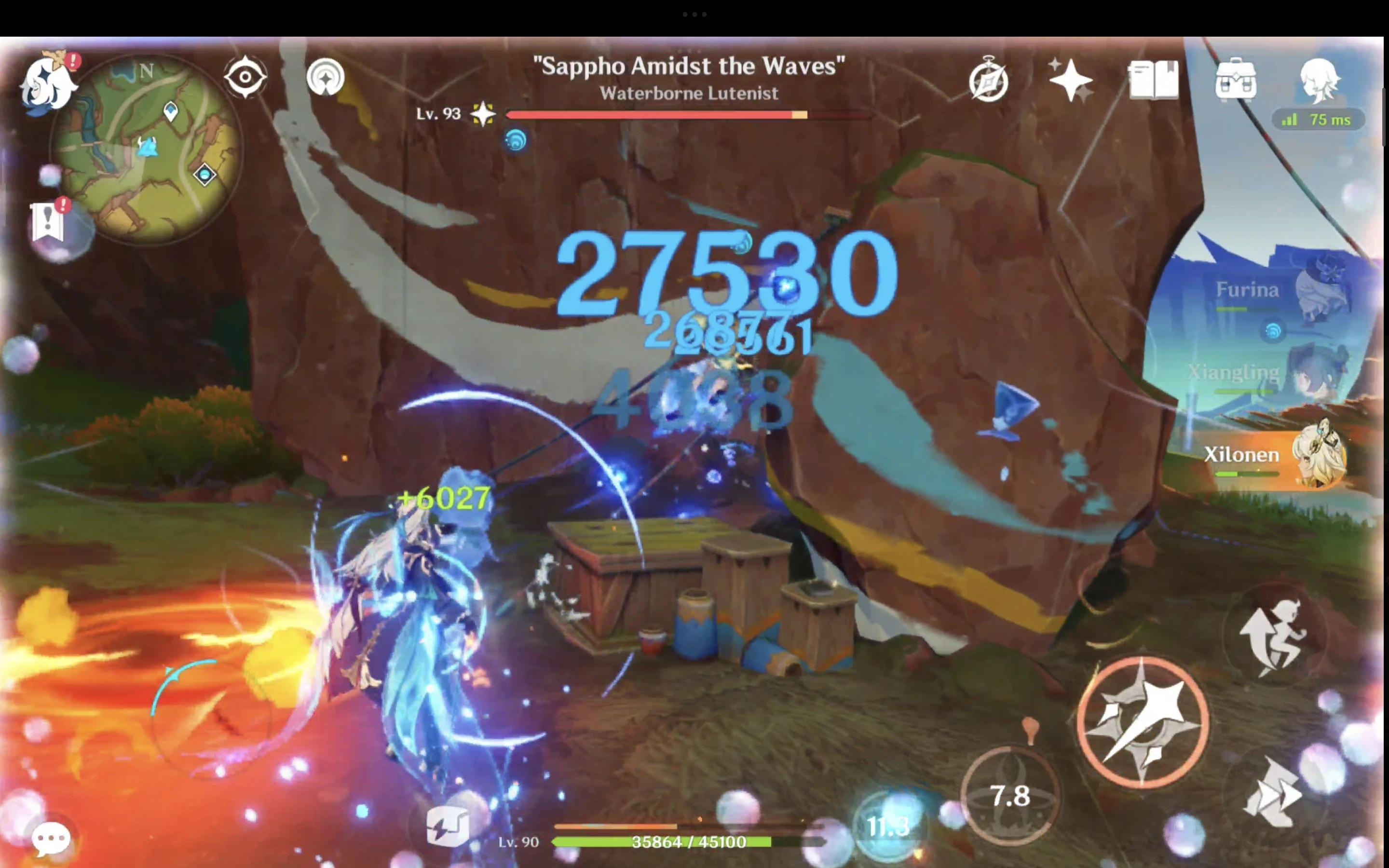
Task: Open the events compass overview
Action: pyautogui.click(x=988, y=81)
